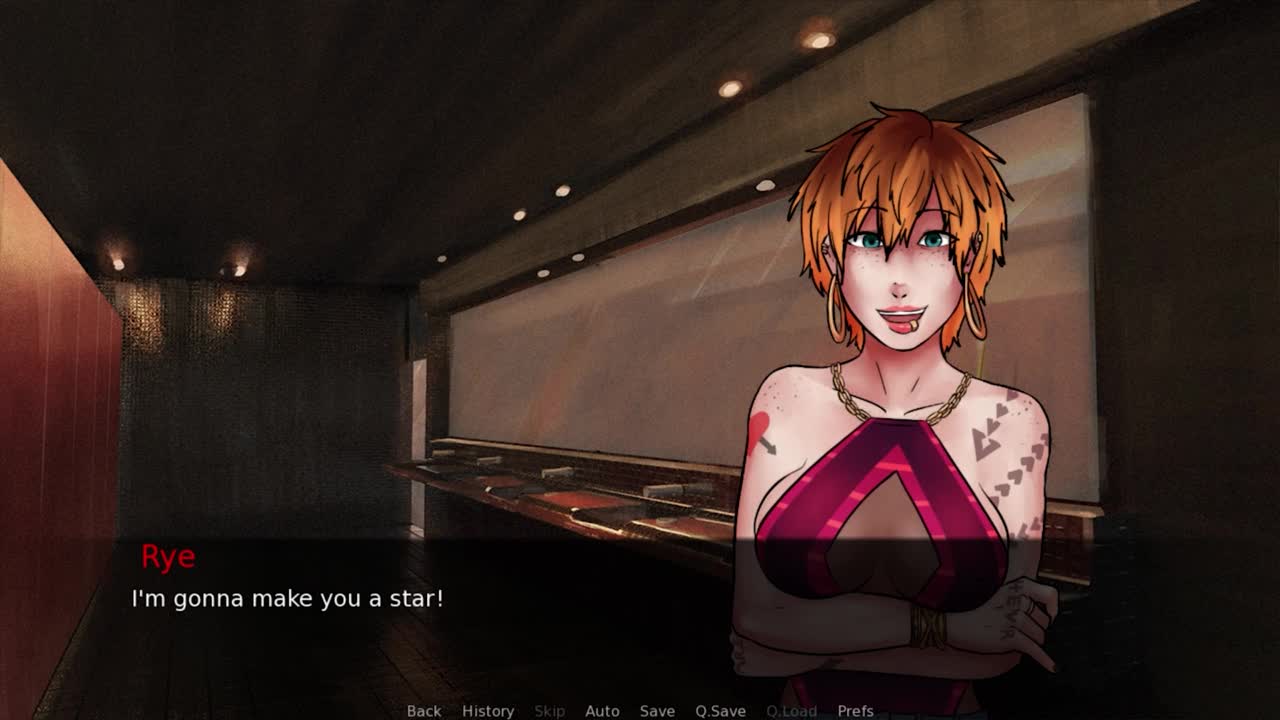Viewport: 1280px width, 720px height.
Task: Open the dialogue History log
Action: pos(488,711)
